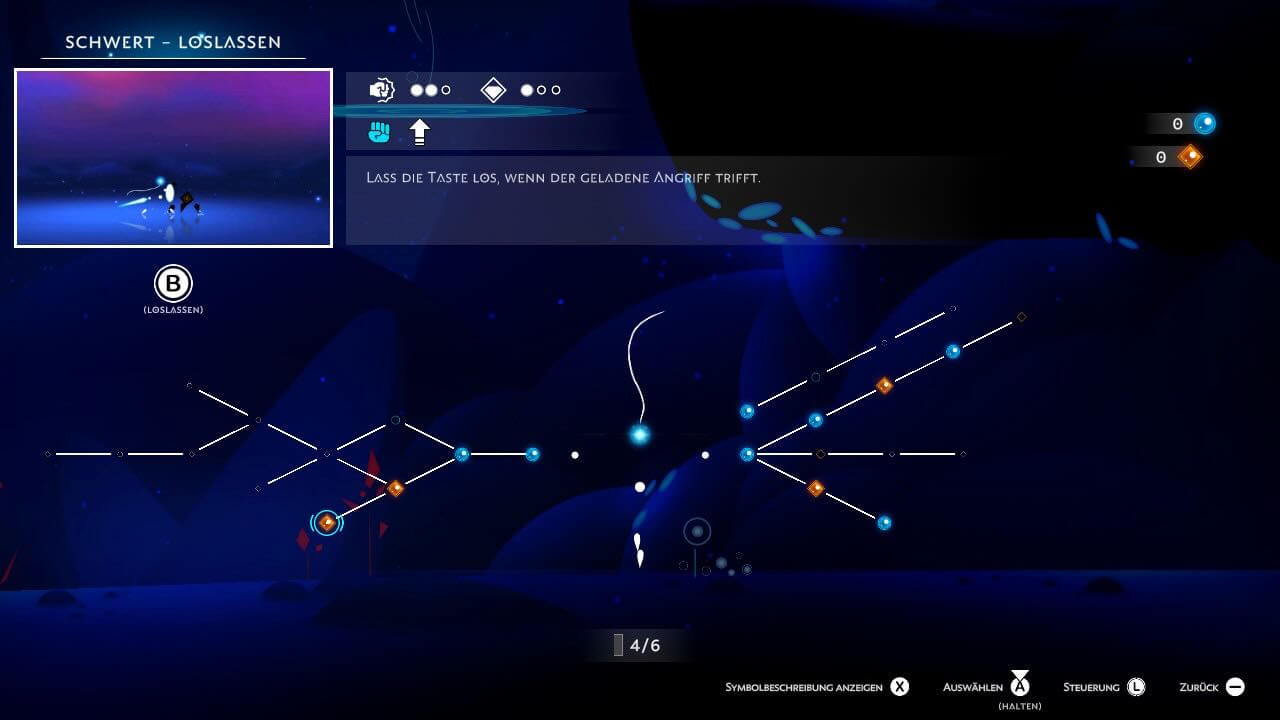Click the white up-arrow symbol icon
Viewport: 1280px width, 720px height.
[x=420, y=131]
